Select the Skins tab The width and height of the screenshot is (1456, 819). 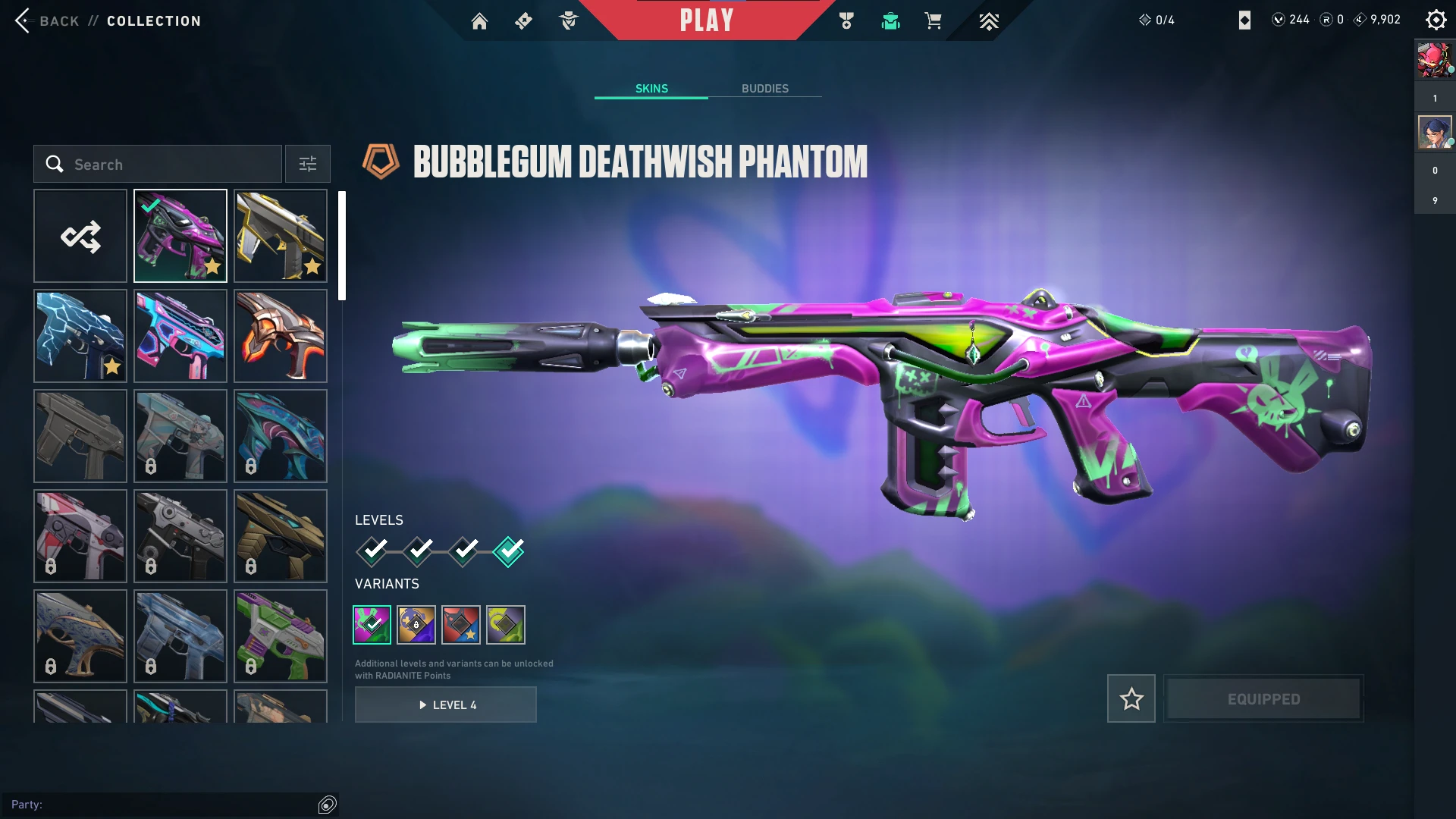651,89
